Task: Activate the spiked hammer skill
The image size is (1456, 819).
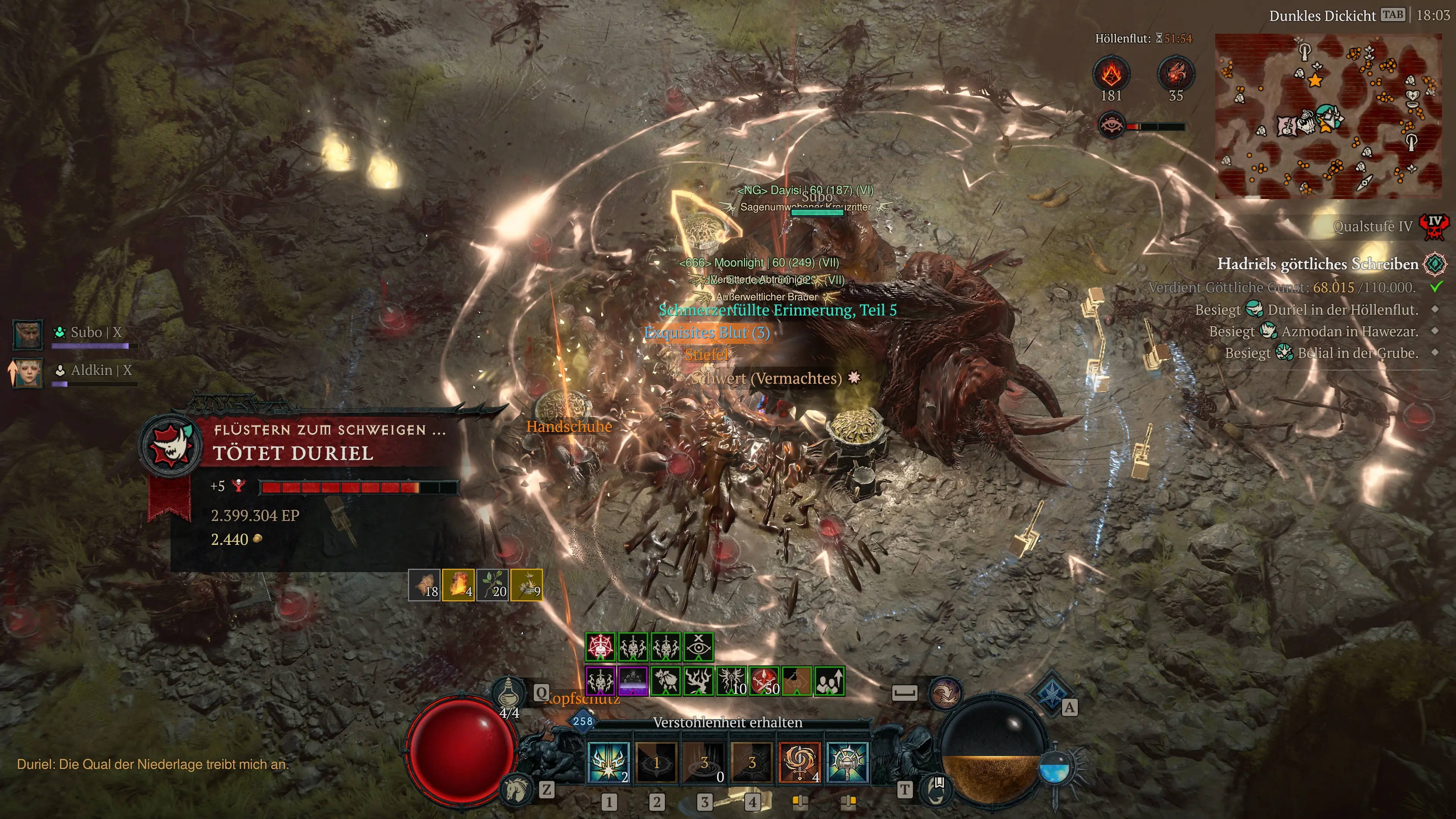Action: pos(847,763)
